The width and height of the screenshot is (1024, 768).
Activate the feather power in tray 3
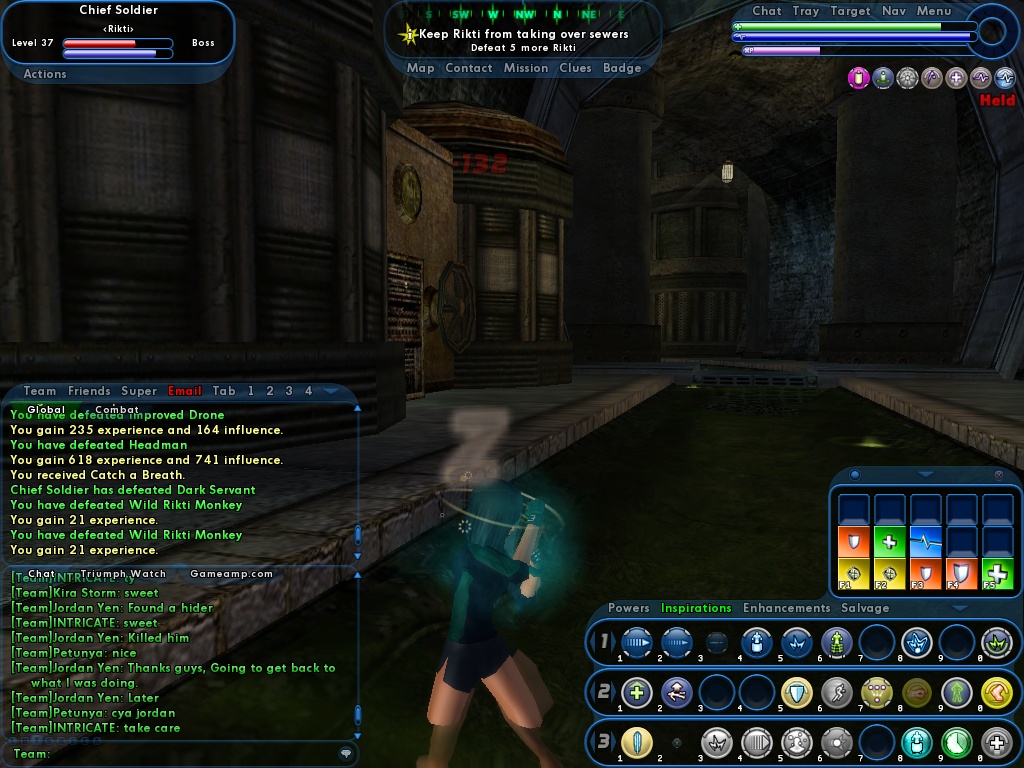637,743
